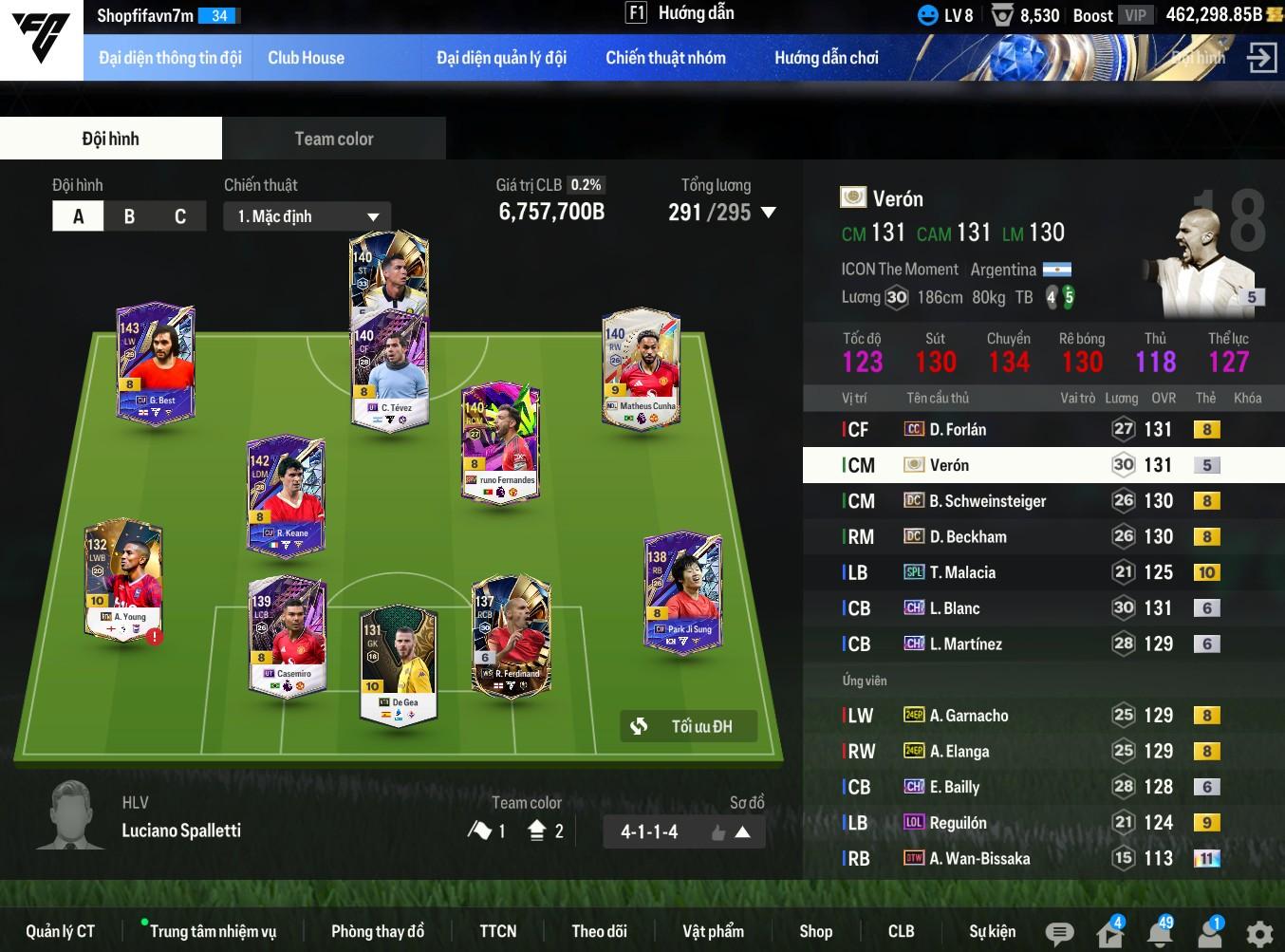Click the Tối ưu ĐH optimize button

click(x=689, y=726)
